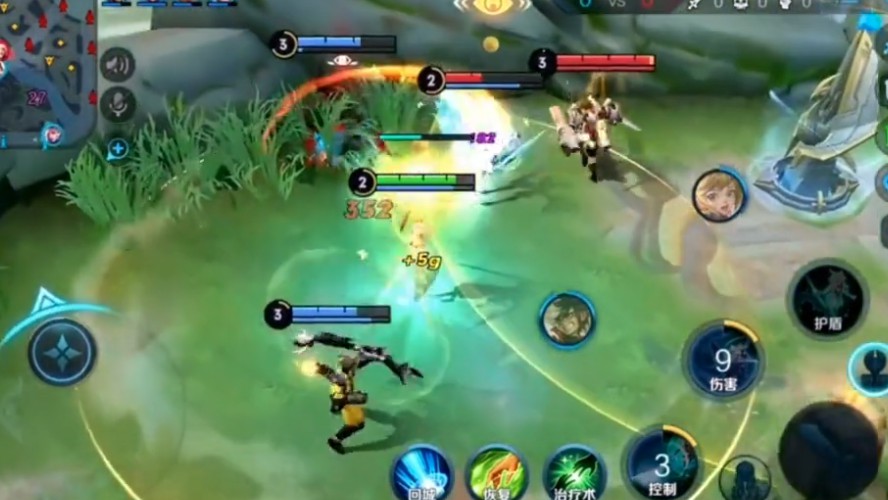Viewport: 888px width, 500px height.
Task: Toggle the speaker voice button
Action: pyautogui.click(x=118, y=64)
